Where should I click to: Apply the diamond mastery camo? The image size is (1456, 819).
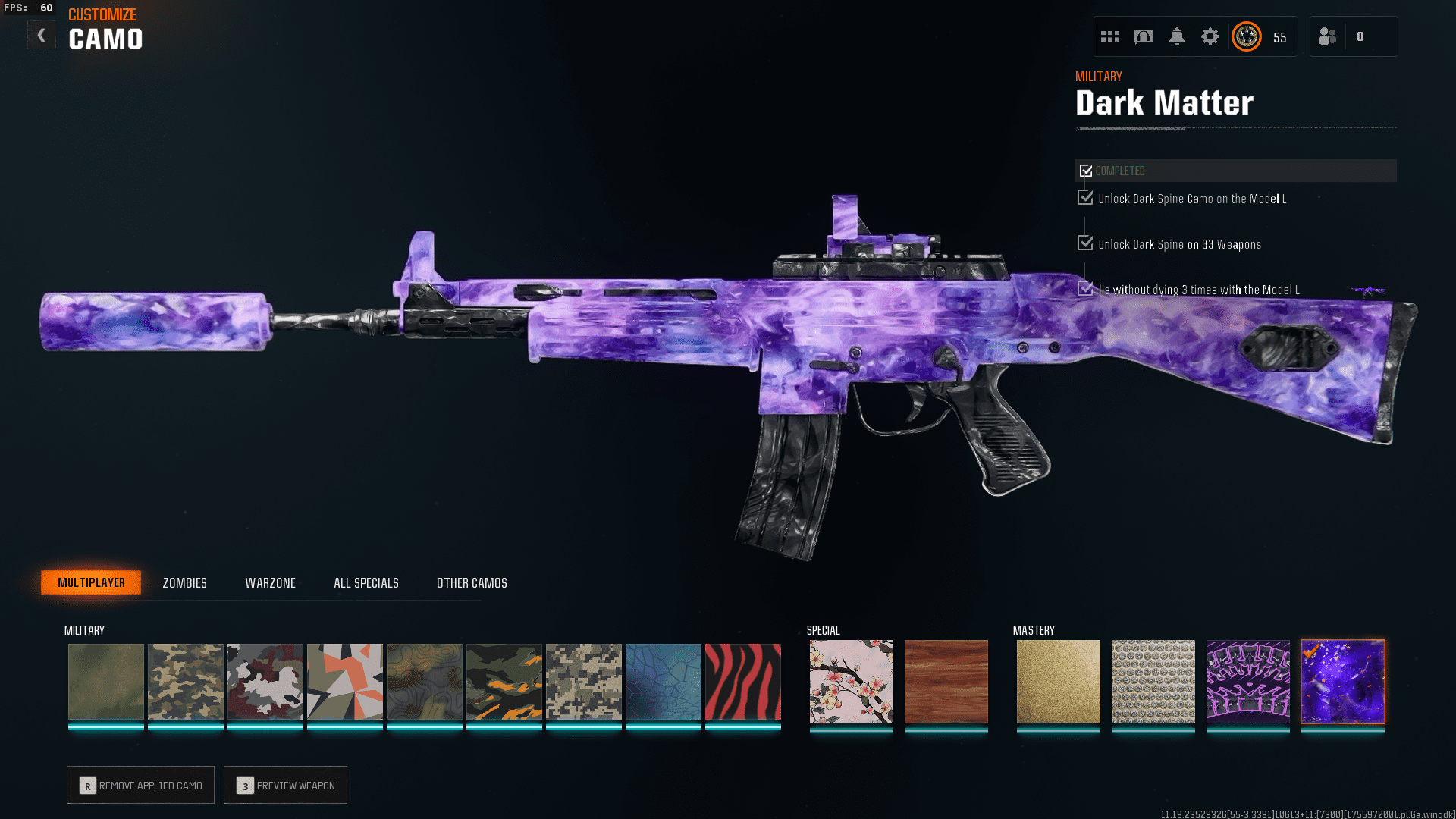coord(1153,681)
